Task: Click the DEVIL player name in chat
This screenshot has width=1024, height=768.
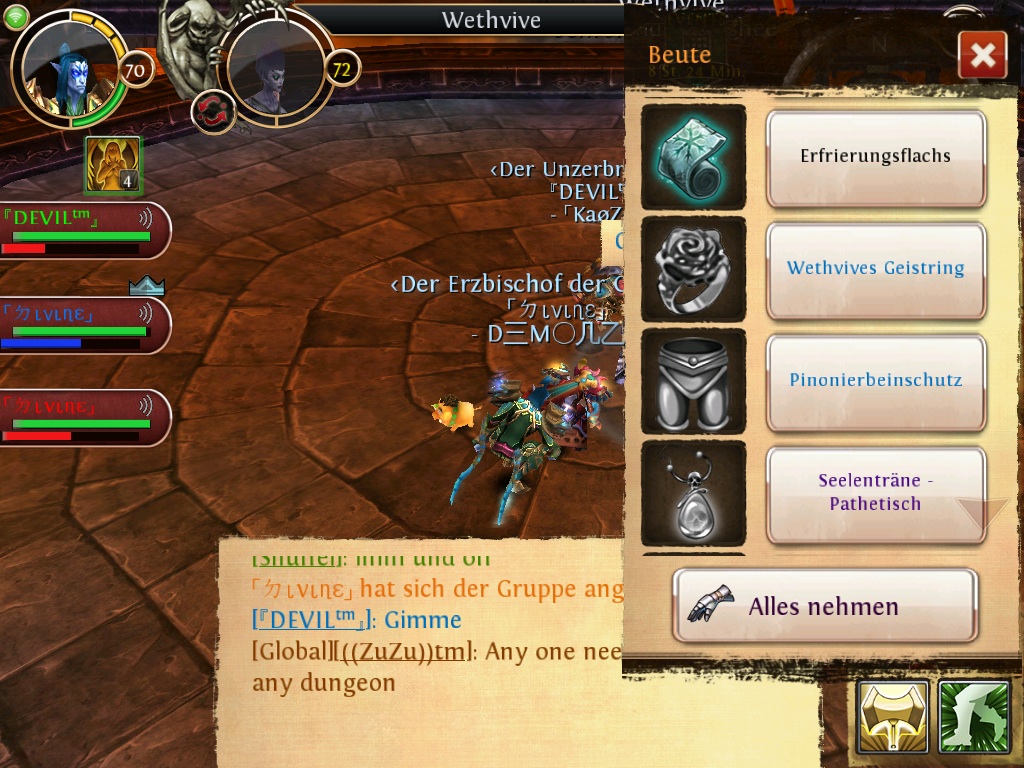Action: coord(312,620)
